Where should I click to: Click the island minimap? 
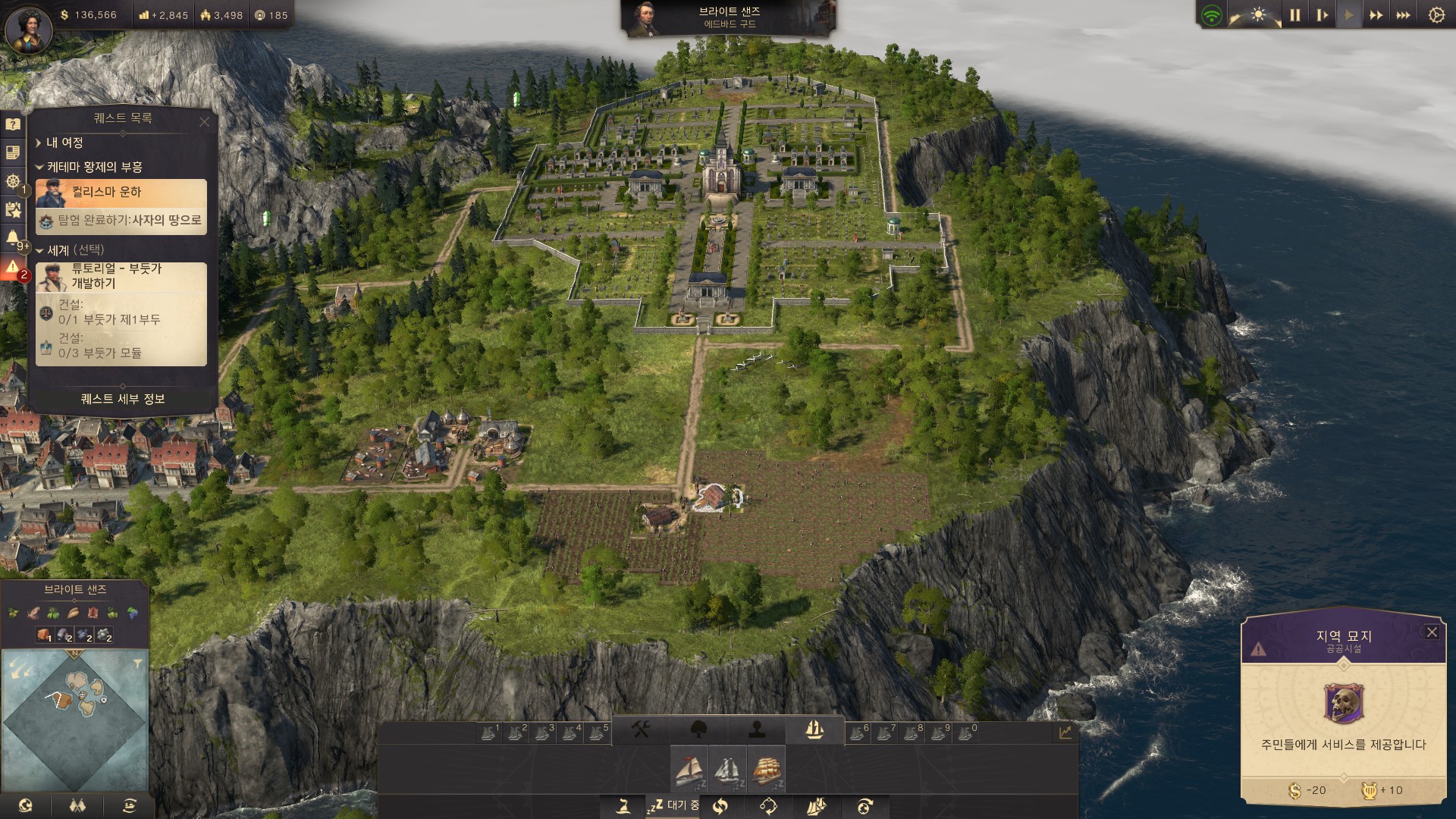click(74, 720)
